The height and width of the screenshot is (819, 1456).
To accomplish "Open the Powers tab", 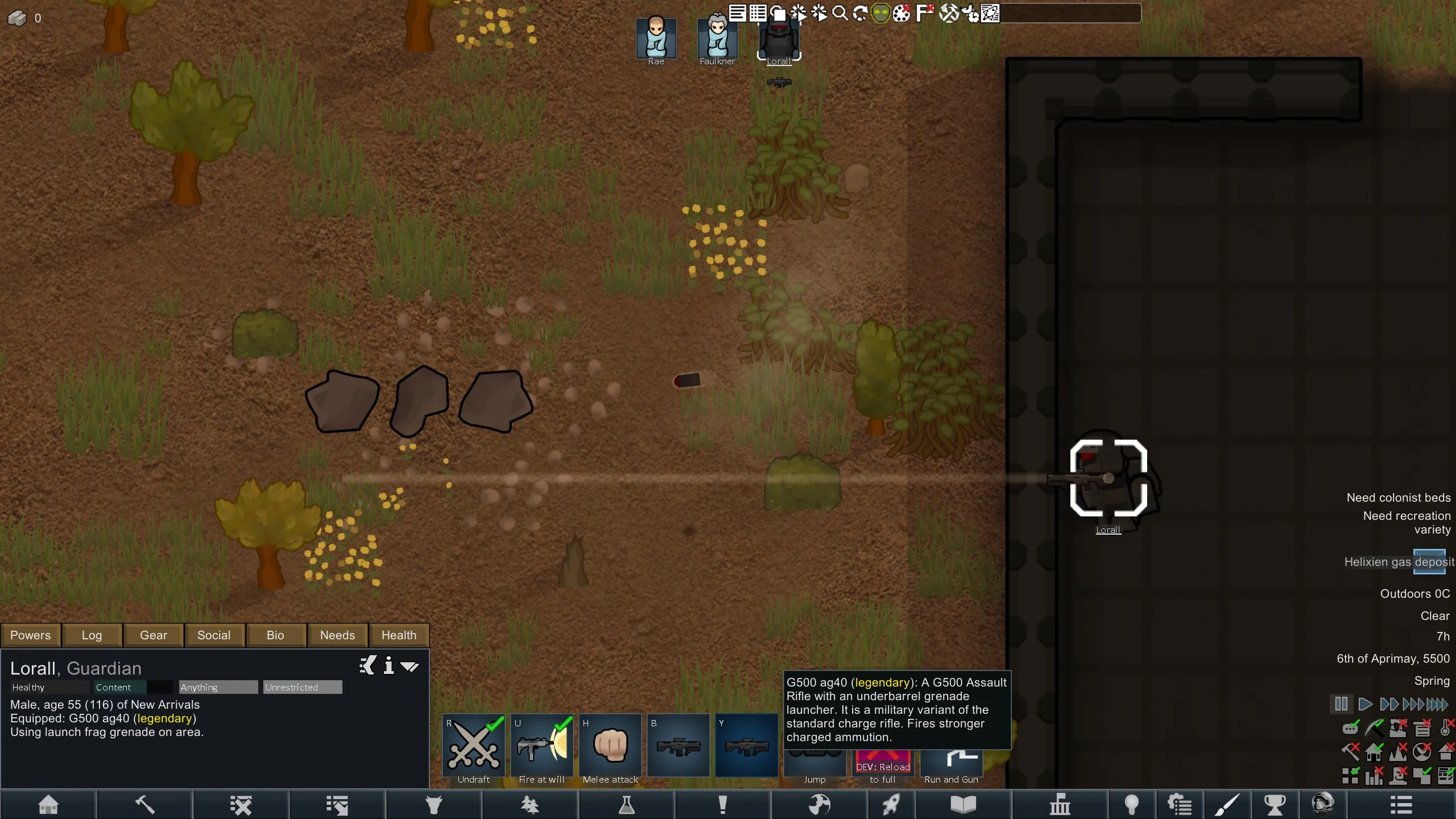I will pyautogui.click(x=31, y=635).
